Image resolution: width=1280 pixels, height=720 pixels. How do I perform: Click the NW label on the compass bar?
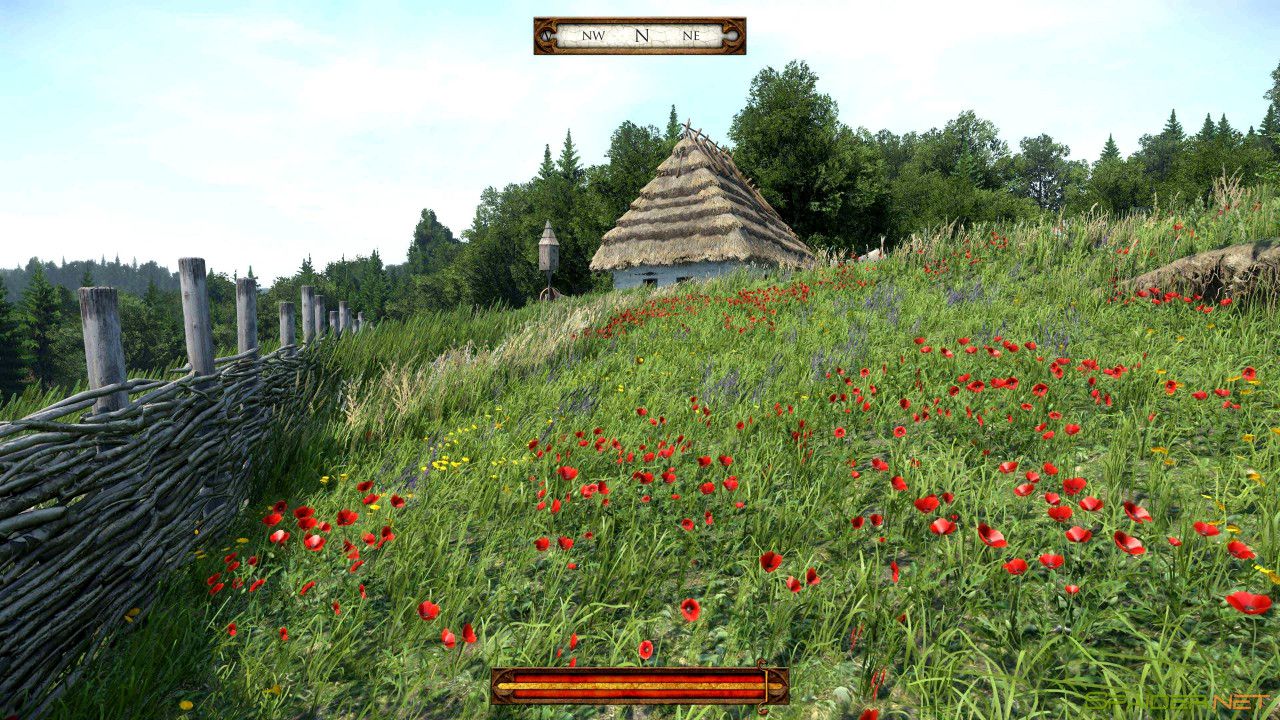coord(593,35)
